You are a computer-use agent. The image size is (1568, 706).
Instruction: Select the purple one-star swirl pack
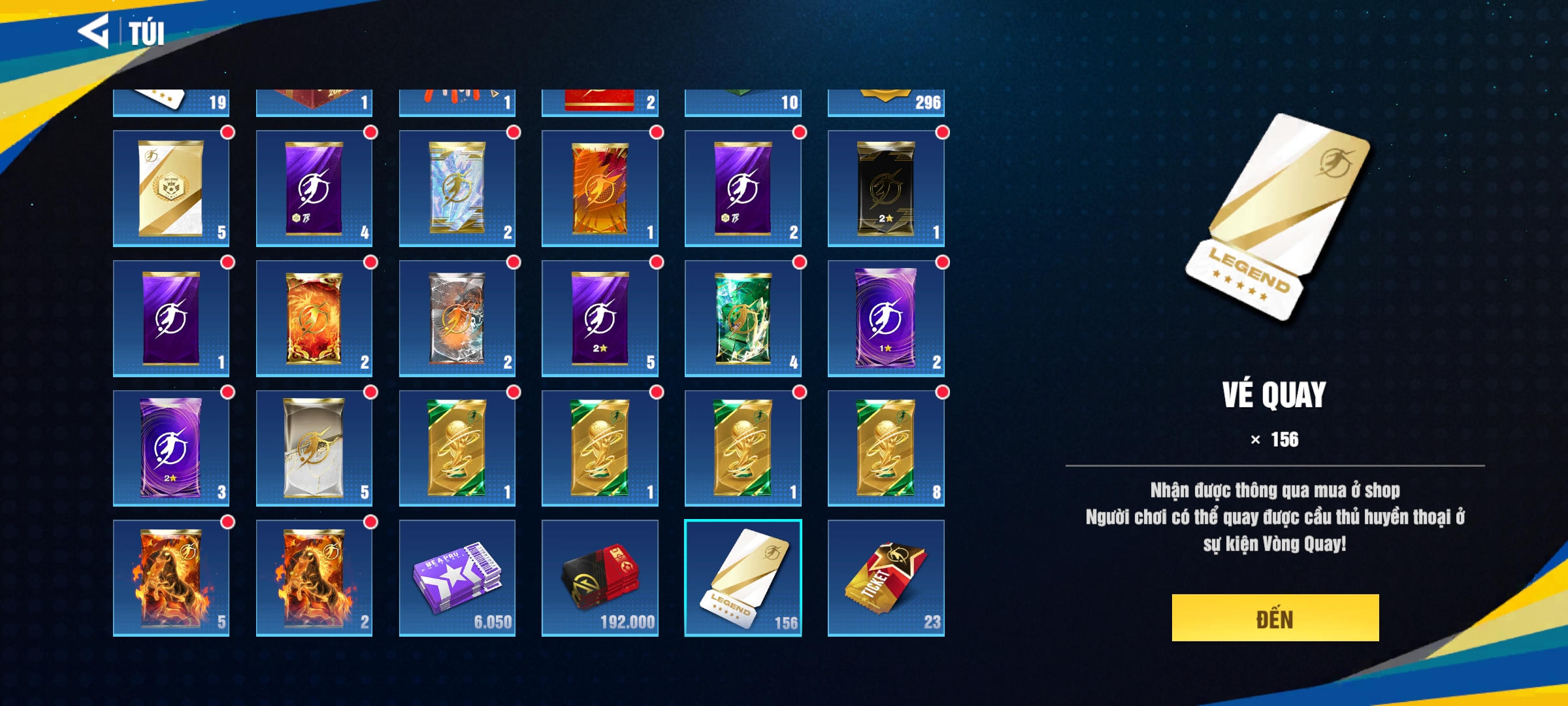coord(885,318)
